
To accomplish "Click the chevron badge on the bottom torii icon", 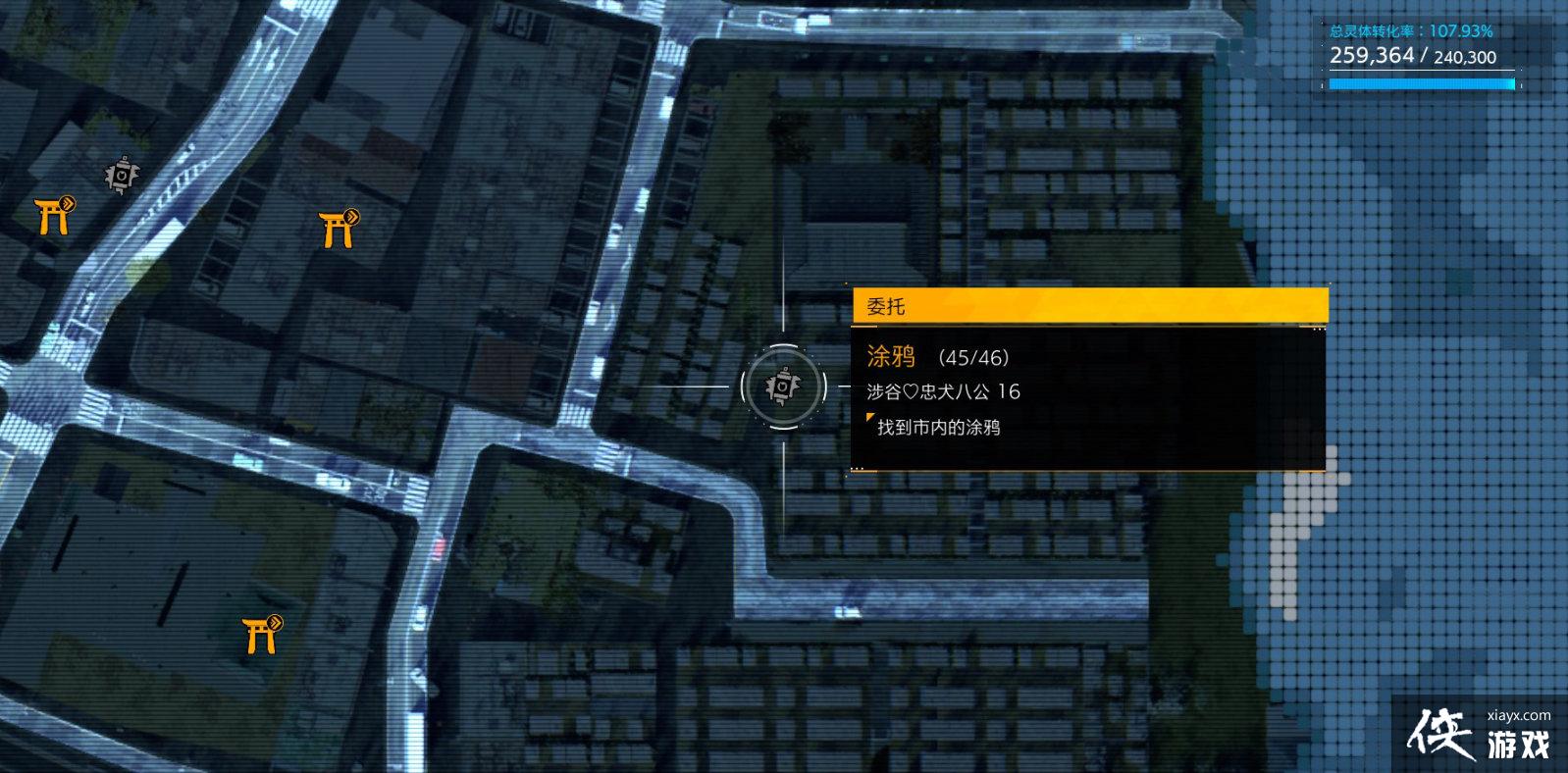I will click(277, 622).
